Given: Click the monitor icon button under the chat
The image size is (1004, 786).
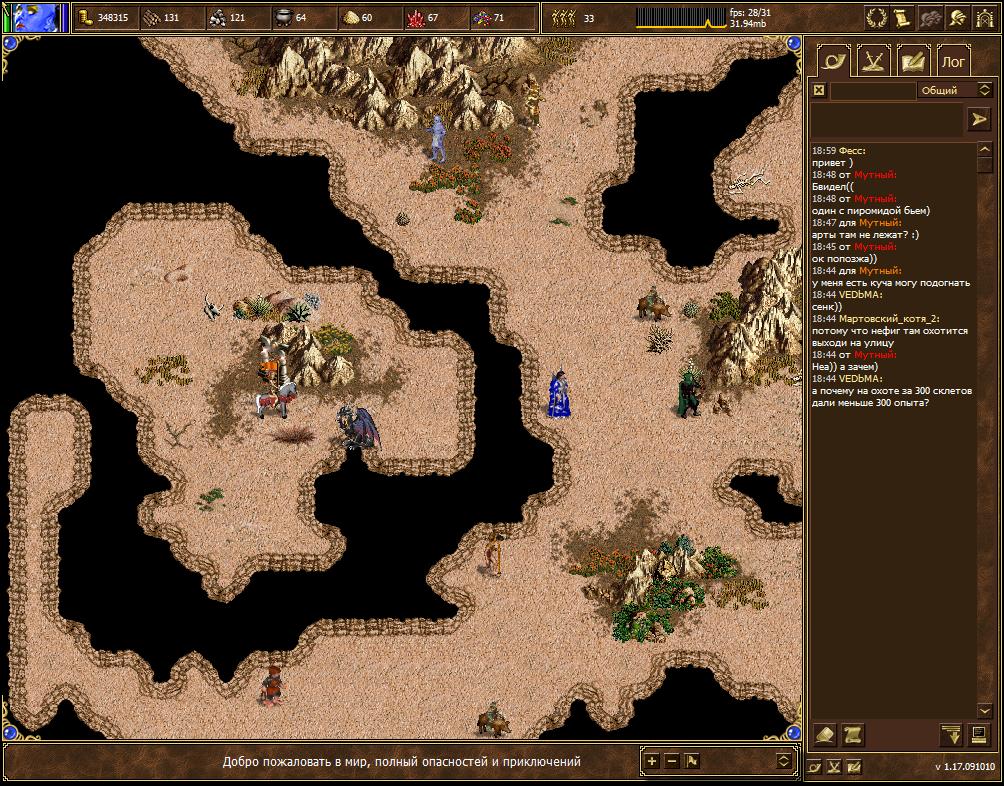Looking at the screenshot, I should pos(979,735).
